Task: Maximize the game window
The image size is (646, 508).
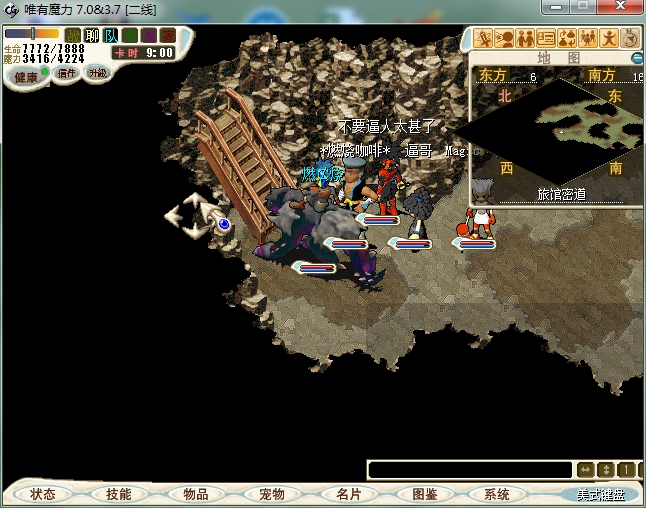Action: (x=582, y=7)
